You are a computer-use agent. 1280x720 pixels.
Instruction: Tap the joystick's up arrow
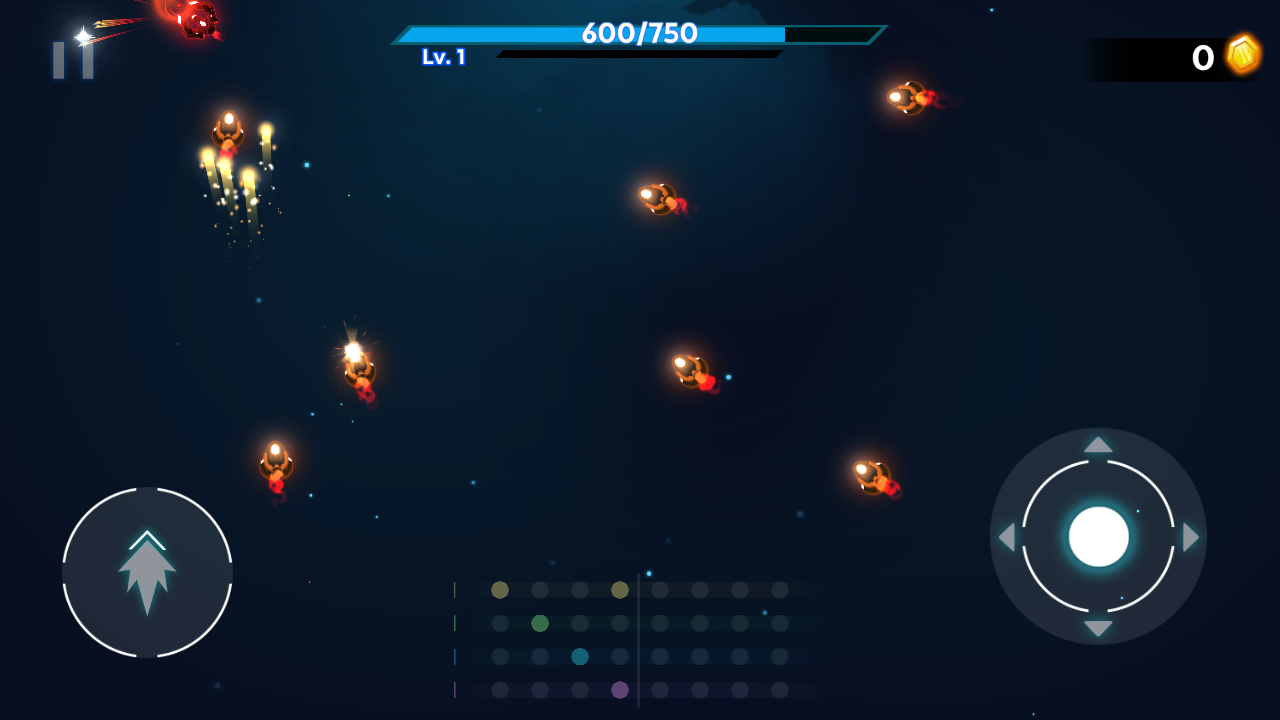coord(1098,445)
